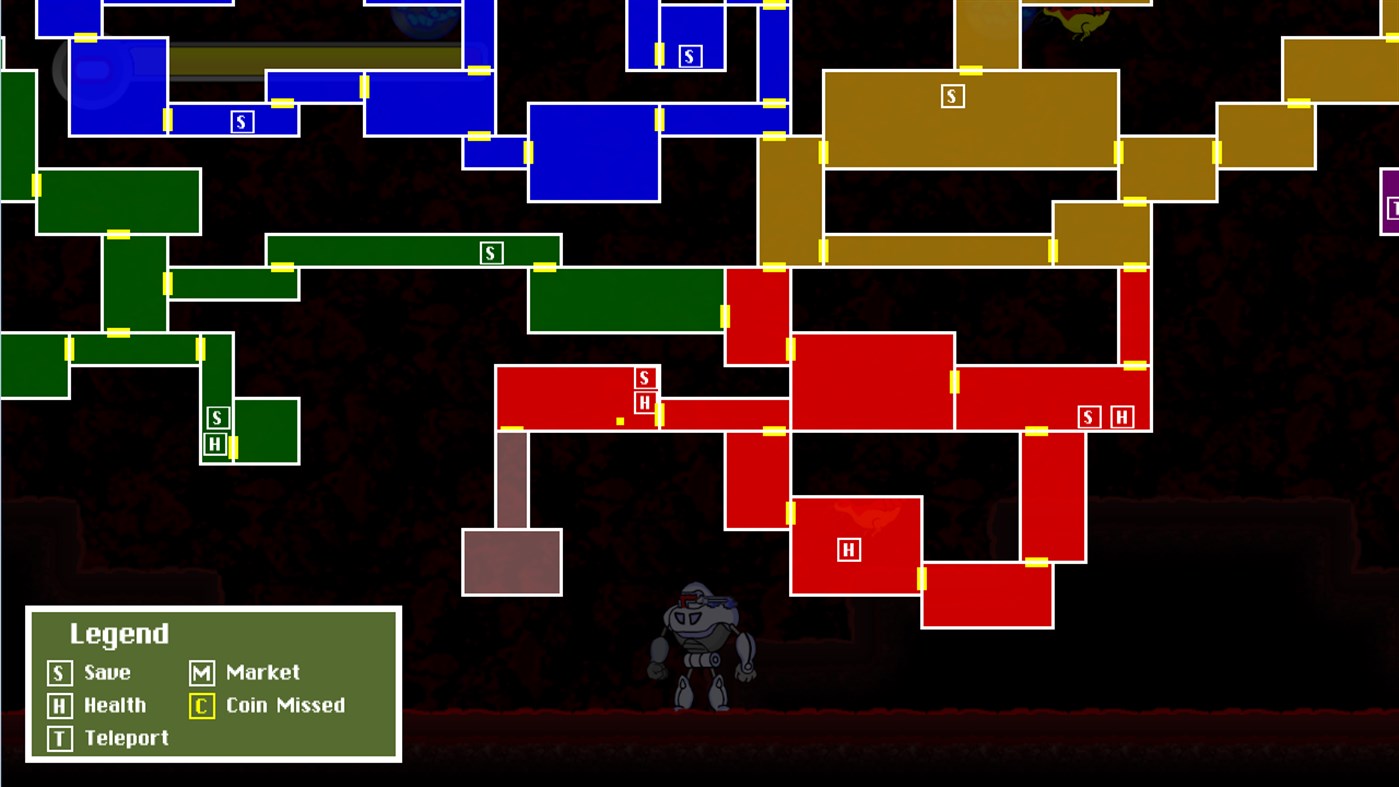This screenshot has height=787, width=1399.
Task: Click the Health icon below the left green Save marker
Action: click(x=215, y=445)
